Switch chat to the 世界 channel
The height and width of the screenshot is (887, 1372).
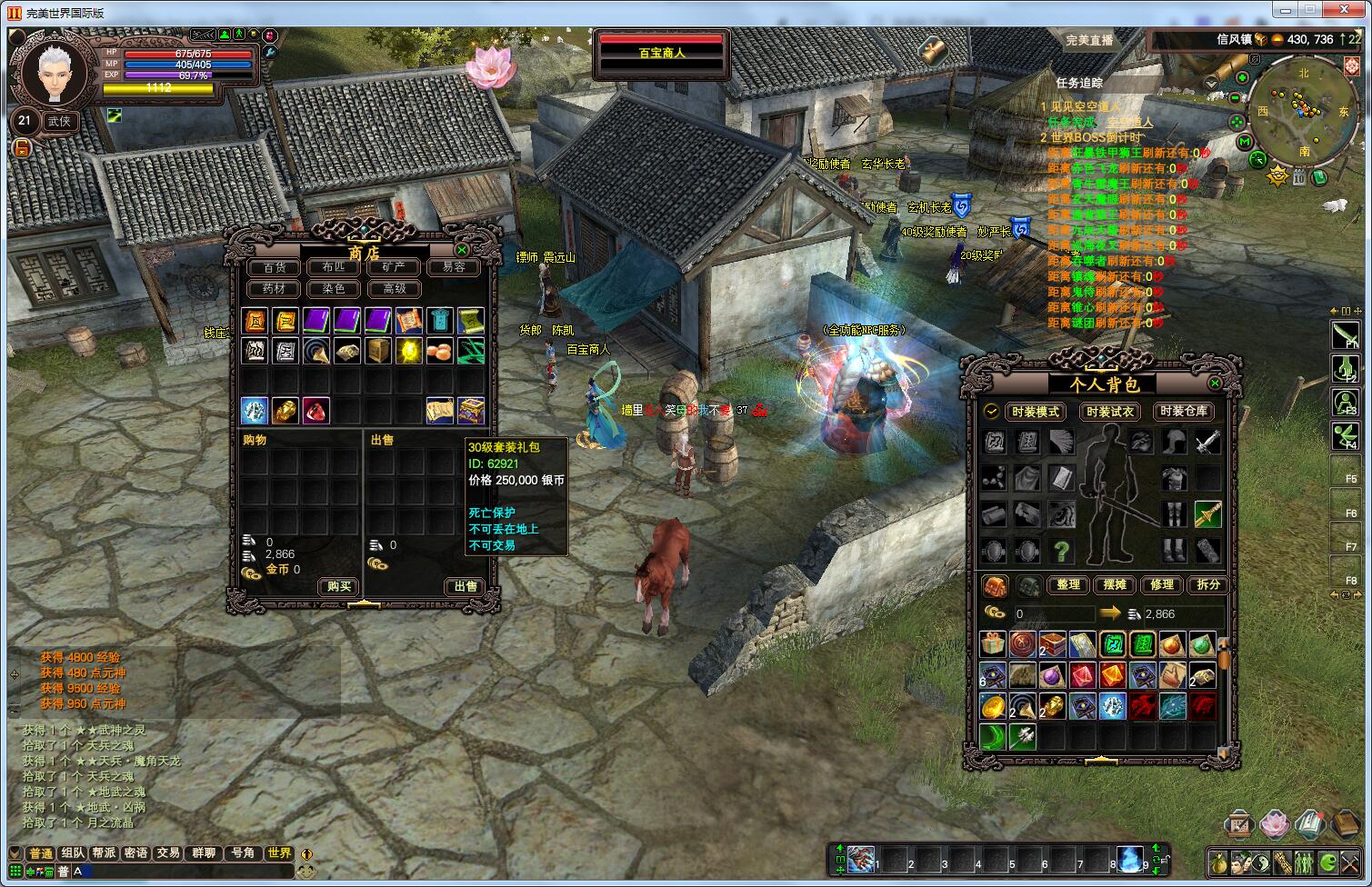[279, 853]
